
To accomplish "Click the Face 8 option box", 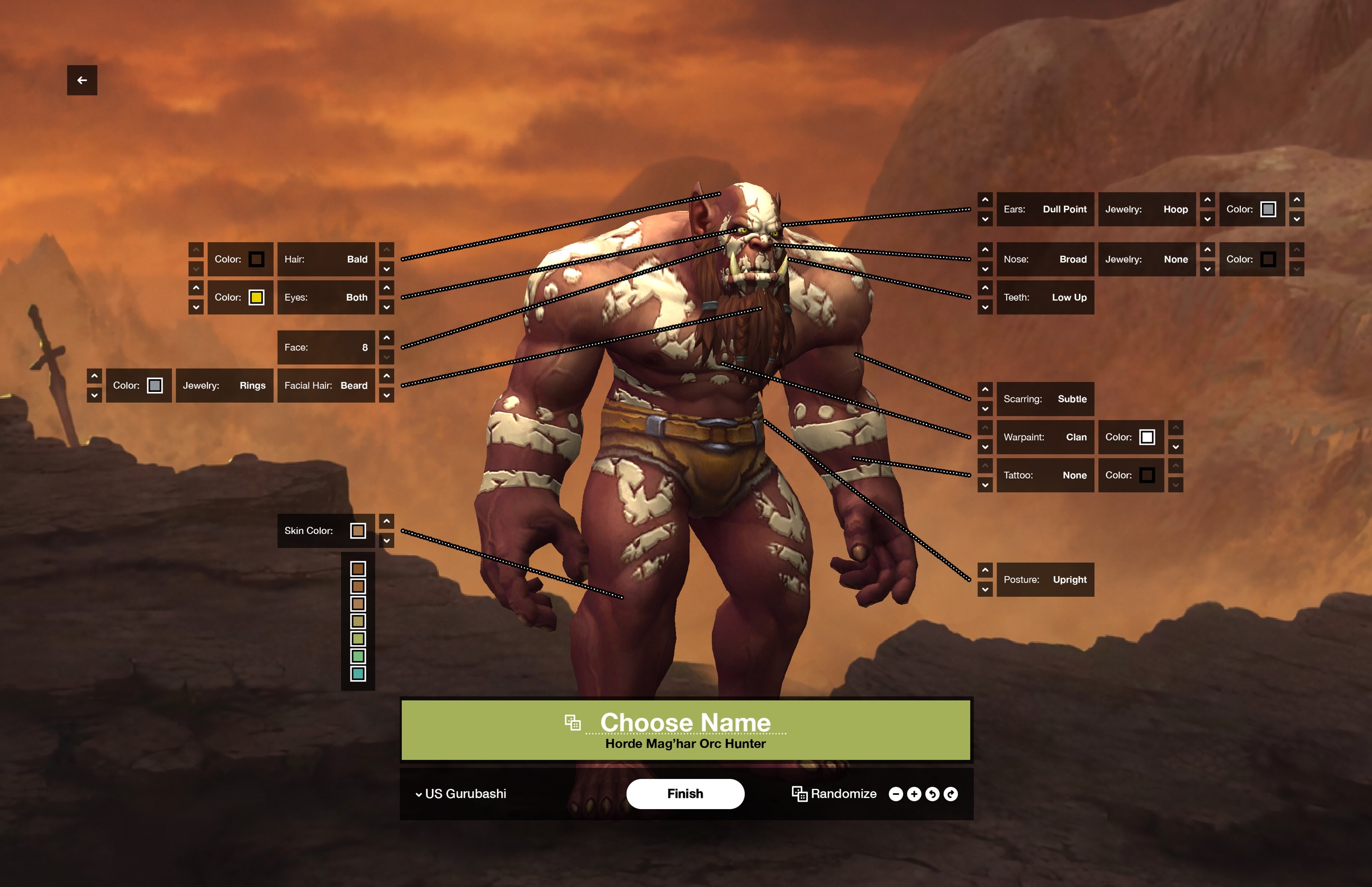I will click(x=326, y=347).
